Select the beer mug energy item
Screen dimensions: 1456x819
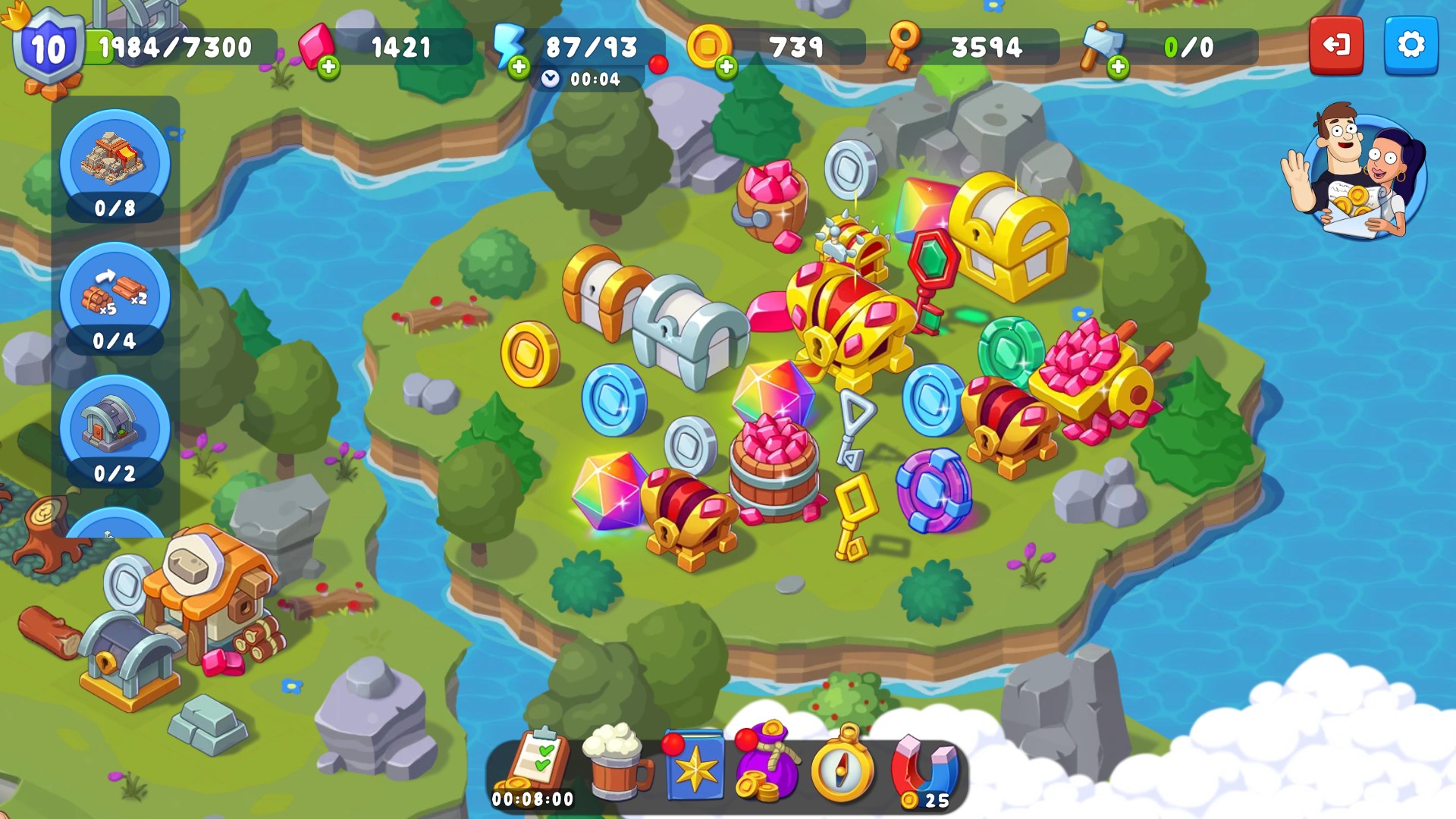[x=616, y=764]
